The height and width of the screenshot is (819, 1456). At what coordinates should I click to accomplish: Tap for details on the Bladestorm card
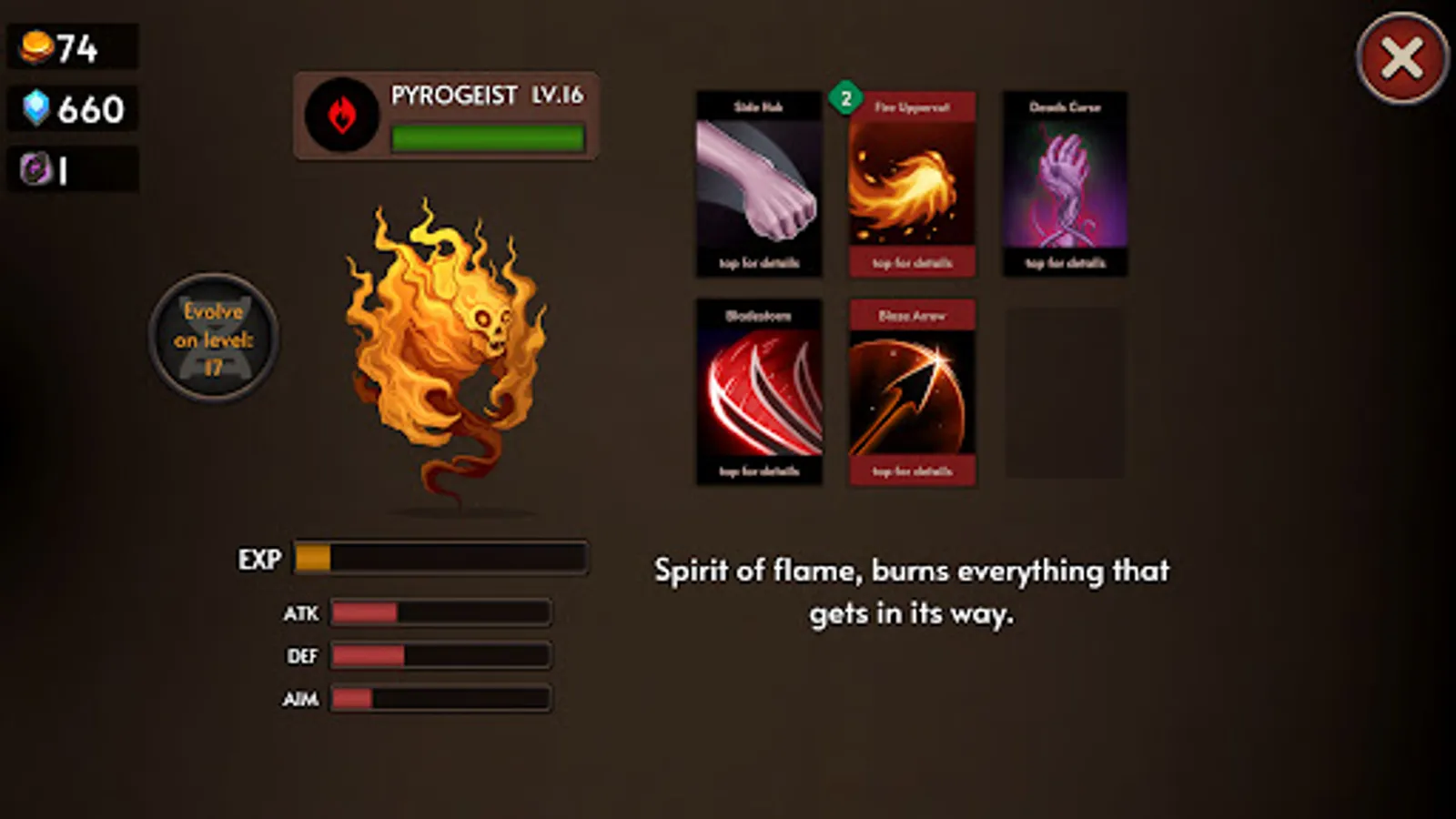(759, 471)
